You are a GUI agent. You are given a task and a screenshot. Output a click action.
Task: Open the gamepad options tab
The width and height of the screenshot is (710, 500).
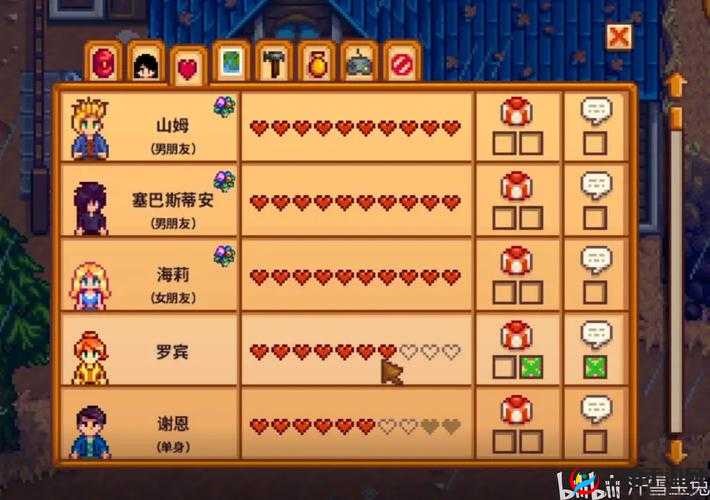tap(358, 62)
